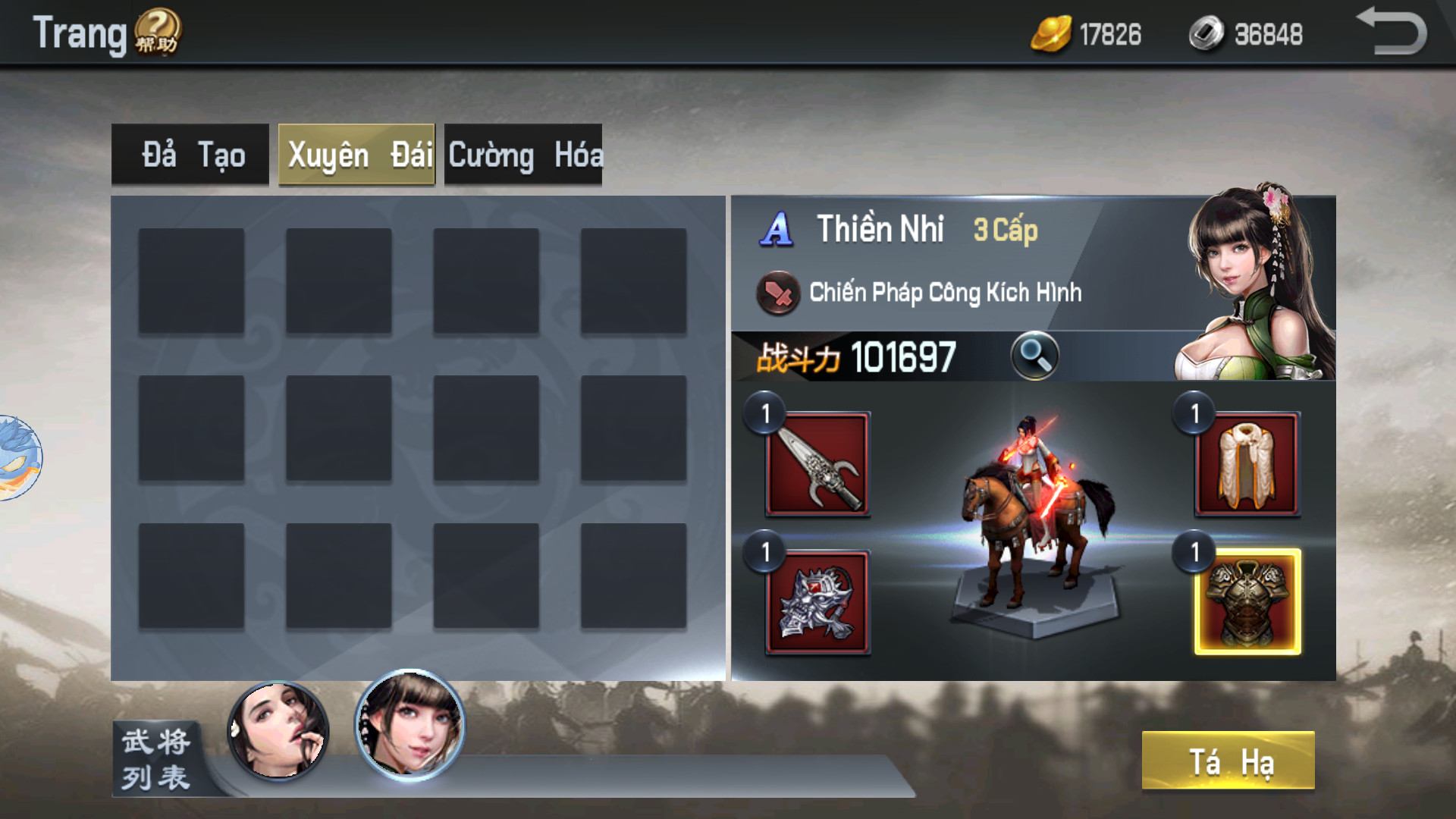The height and width of the screenshot is (819, 1456).
Task: Open the Cường Hóa tab
Action: click(x=523, y=155)
